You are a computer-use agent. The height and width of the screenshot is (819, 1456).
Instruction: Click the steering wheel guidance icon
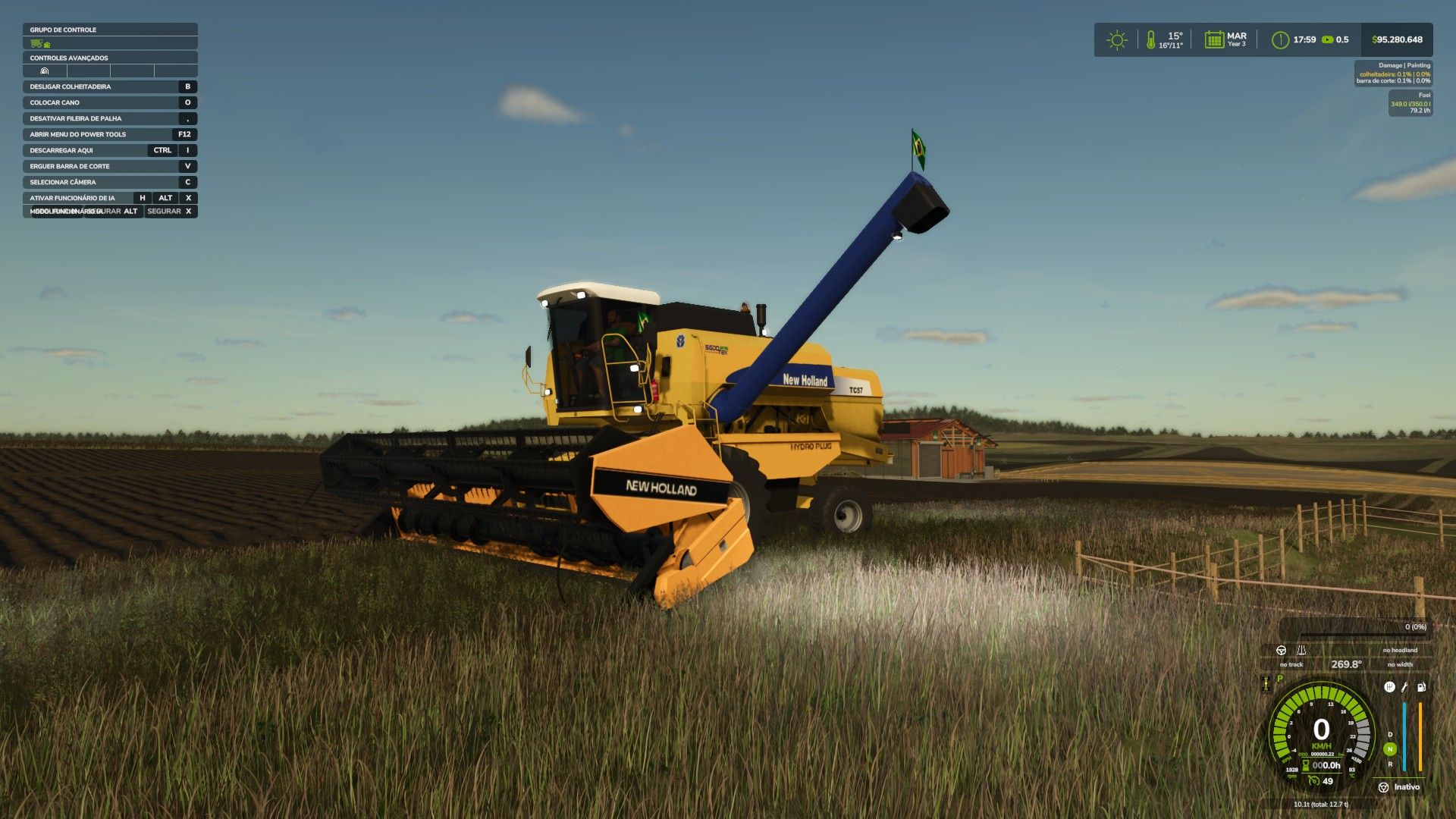click(x=1281, y=650)
